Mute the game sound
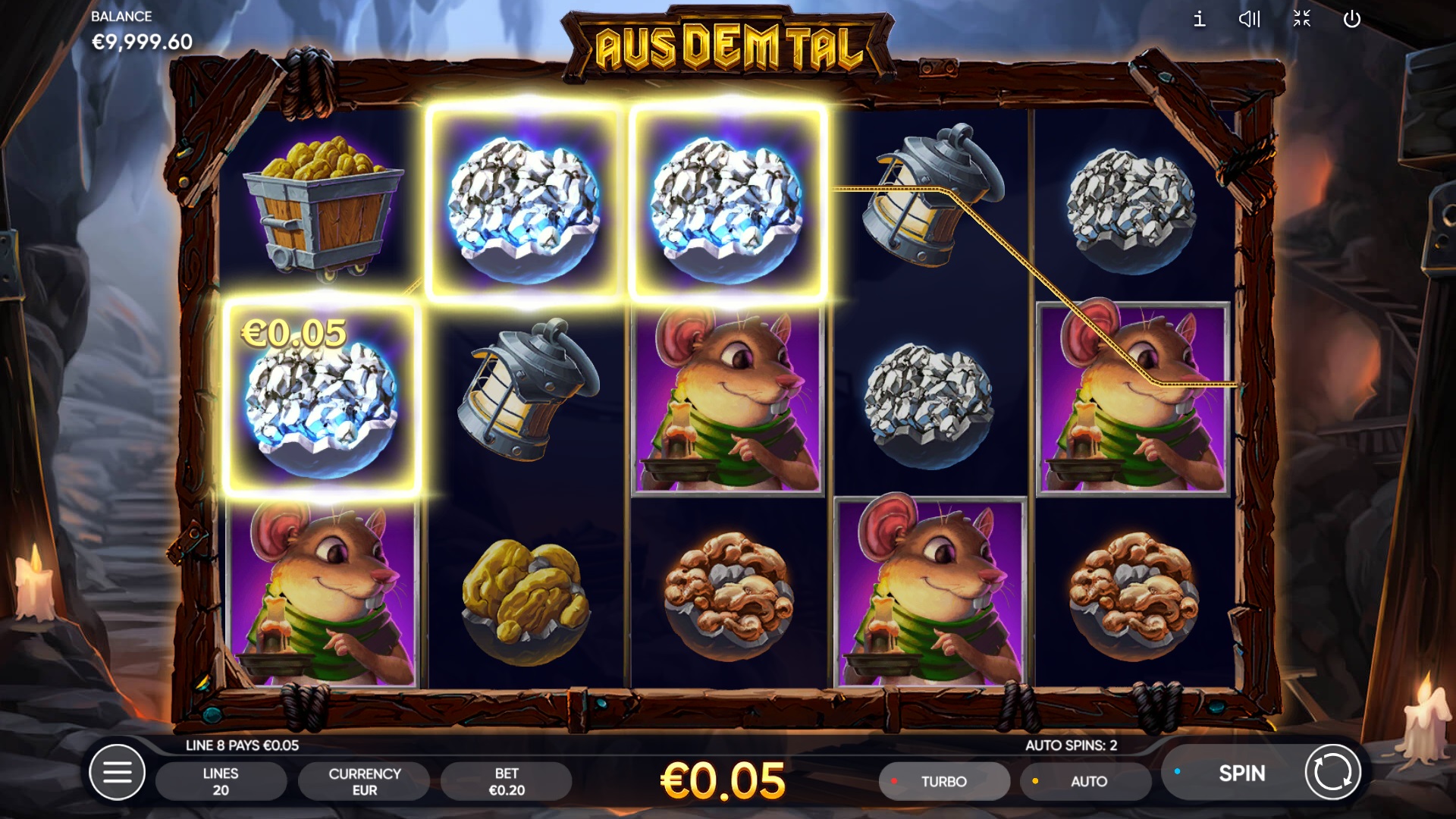This screenshot has height=819, width=1456. point(1249,19)
